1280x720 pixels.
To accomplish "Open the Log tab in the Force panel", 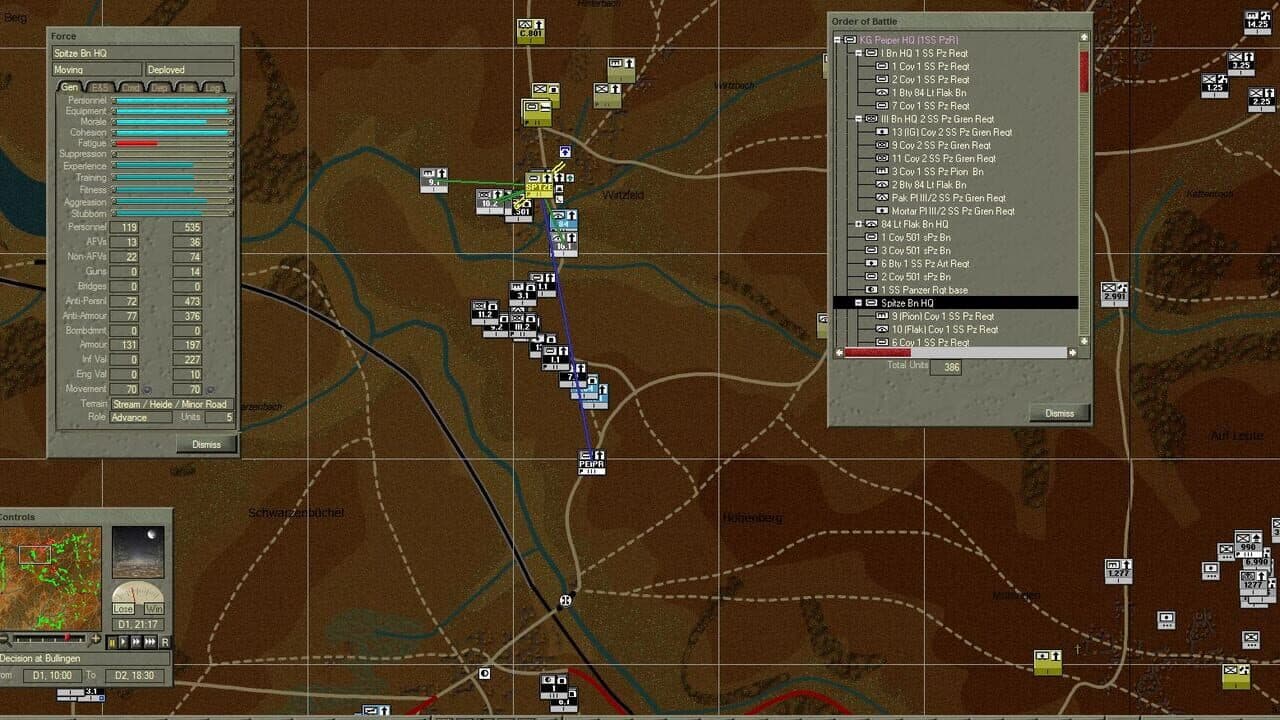I will pos(216,87).
